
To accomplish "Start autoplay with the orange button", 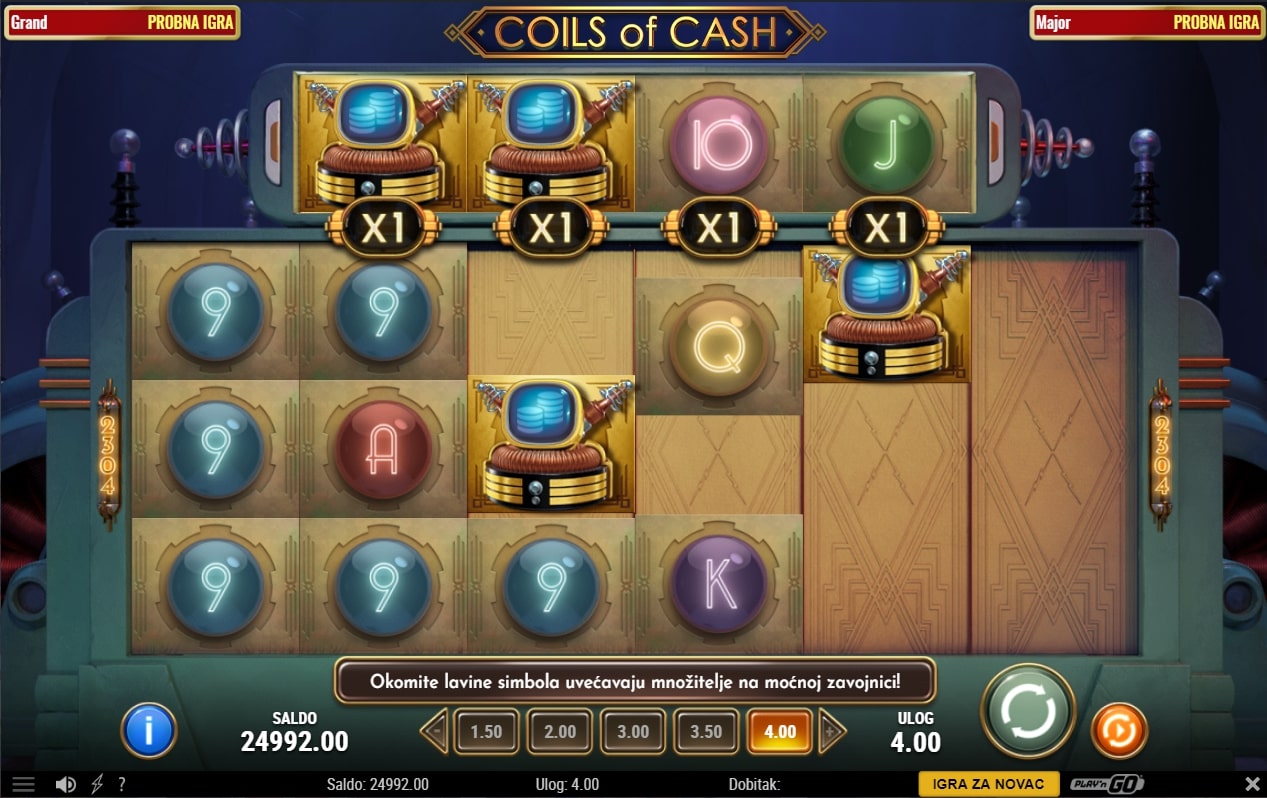I will point(1119,730).
